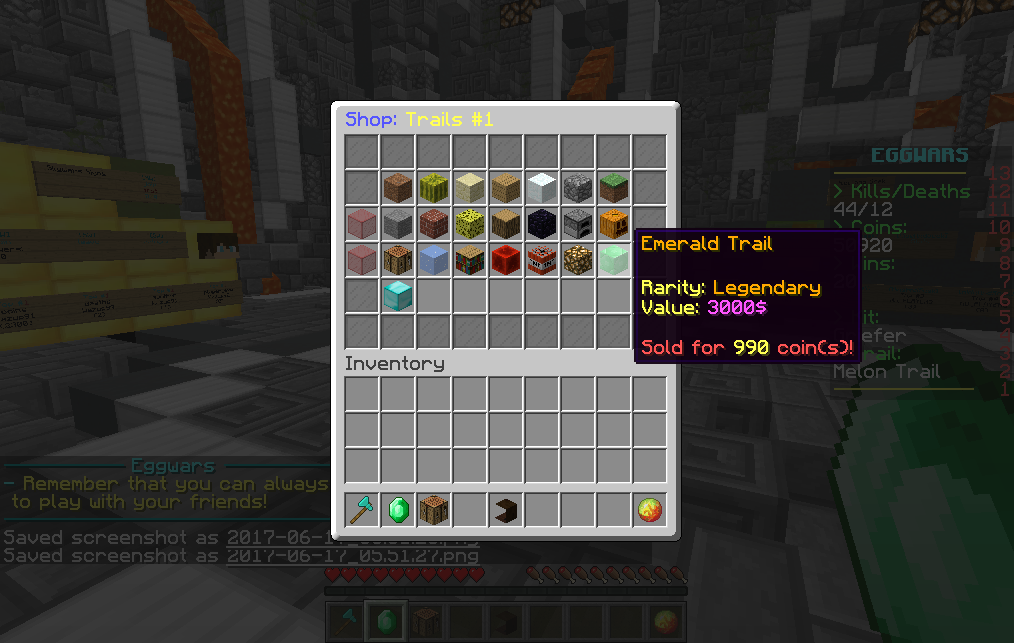Pick the TNT block trail
The width and height of the screenshot is (1014, 643).
[x=541, y=259]
